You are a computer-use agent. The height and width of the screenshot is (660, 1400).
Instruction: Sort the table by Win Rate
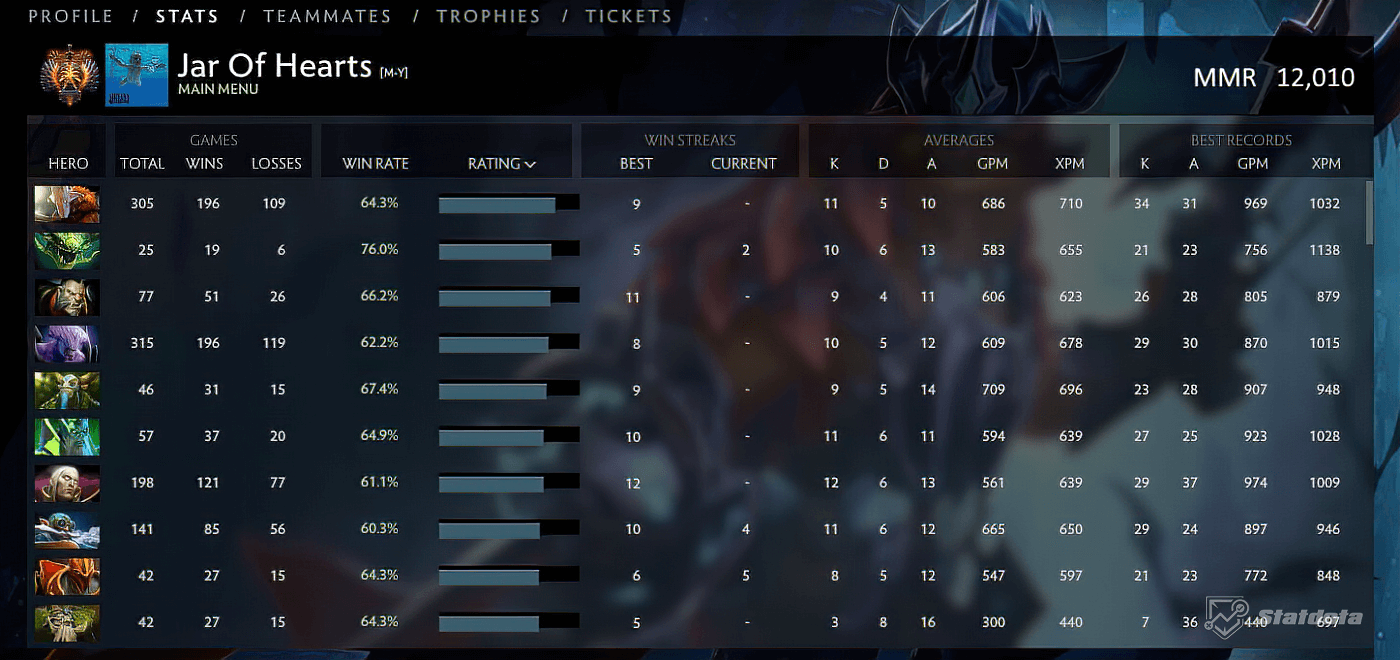click(x=375, y=163)
